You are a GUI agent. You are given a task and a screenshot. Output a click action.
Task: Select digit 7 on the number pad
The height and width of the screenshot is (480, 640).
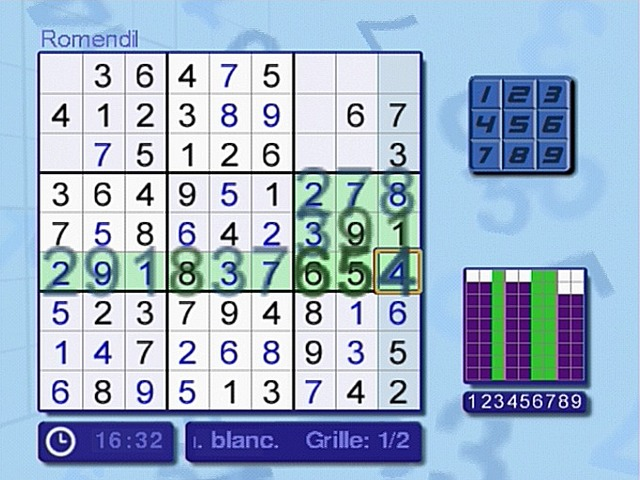click(x=486, y=156)
